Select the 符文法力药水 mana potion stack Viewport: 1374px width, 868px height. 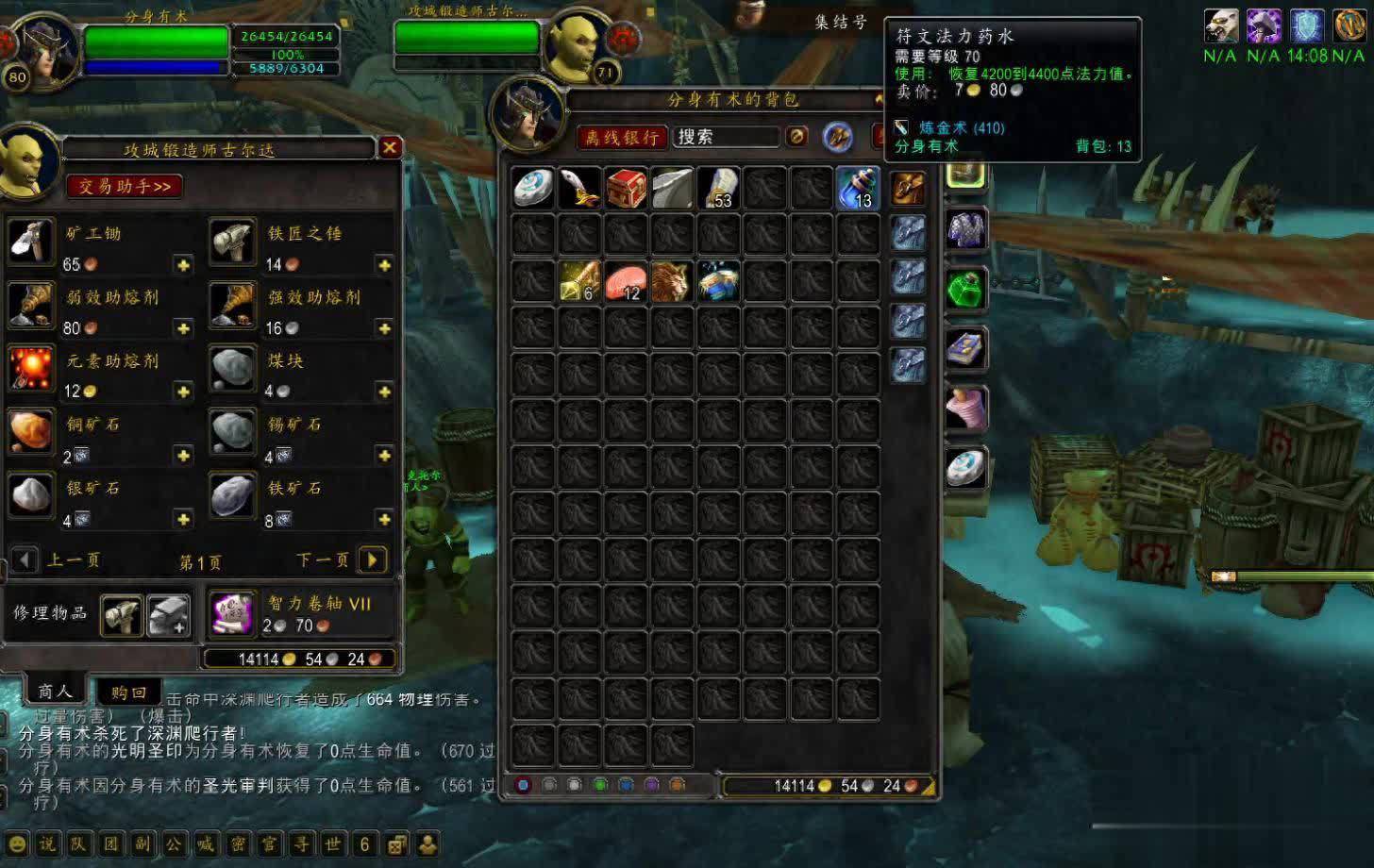(x=857, y=188)
